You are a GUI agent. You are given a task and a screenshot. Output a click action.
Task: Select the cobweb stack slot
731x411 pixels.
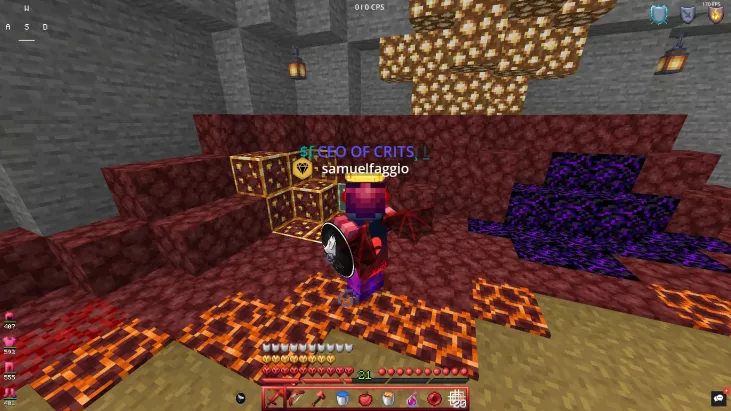pos(458,398)
